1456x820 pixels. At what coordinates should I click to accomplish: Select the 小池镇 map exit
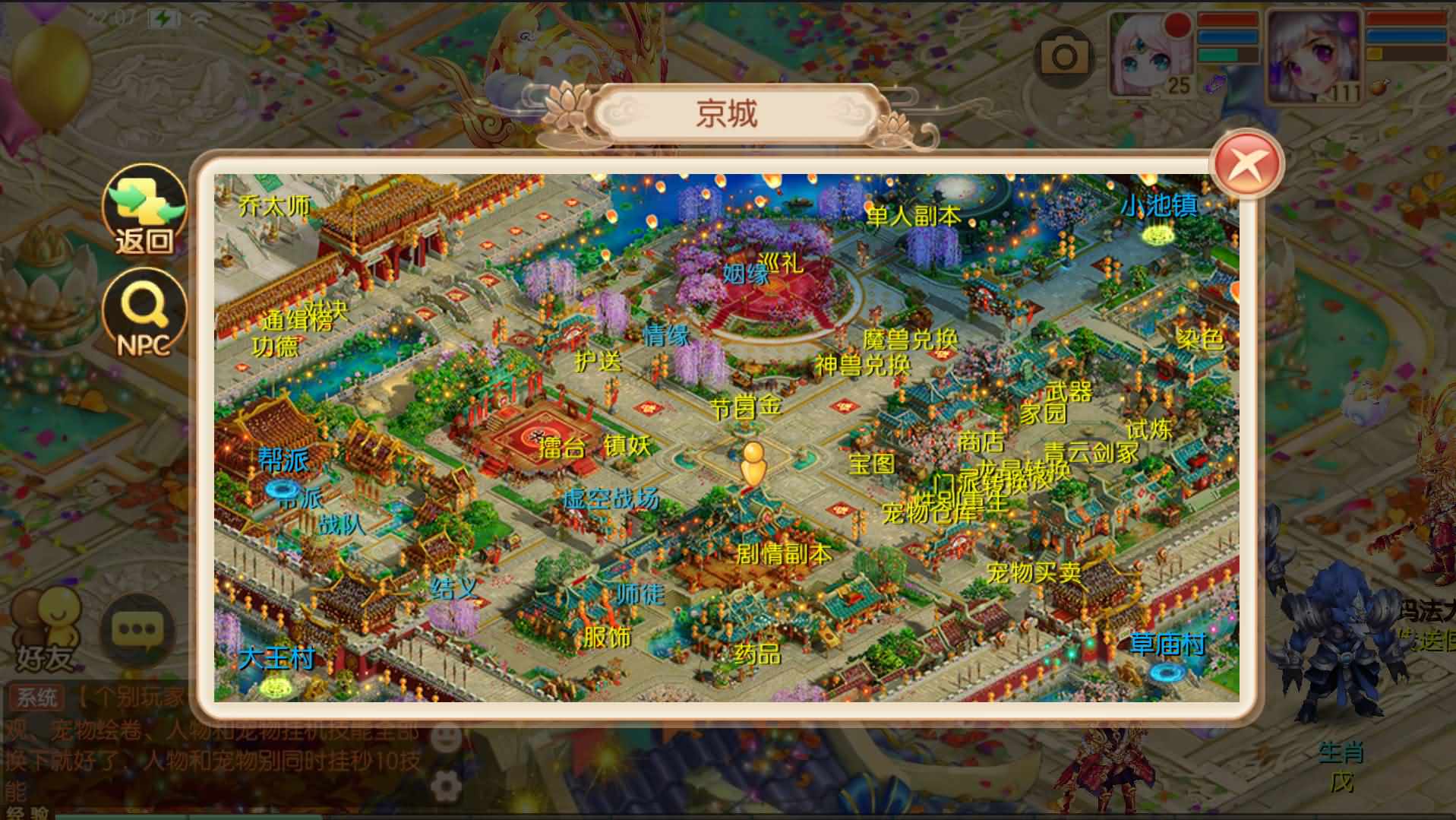1158,205
